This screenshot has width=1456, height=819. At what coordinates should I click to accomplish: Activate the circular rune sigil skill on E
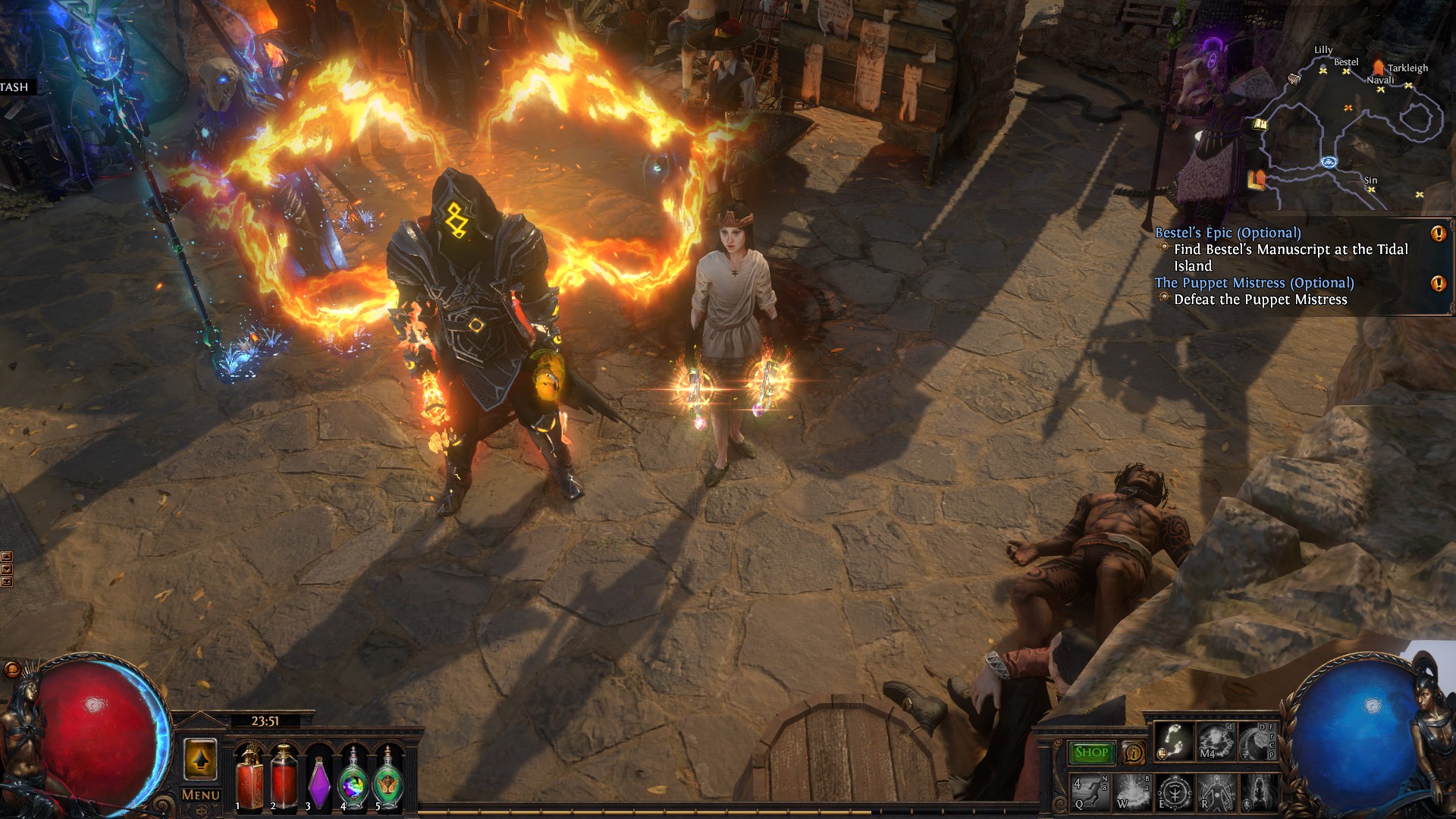[x=1174, y=792]
